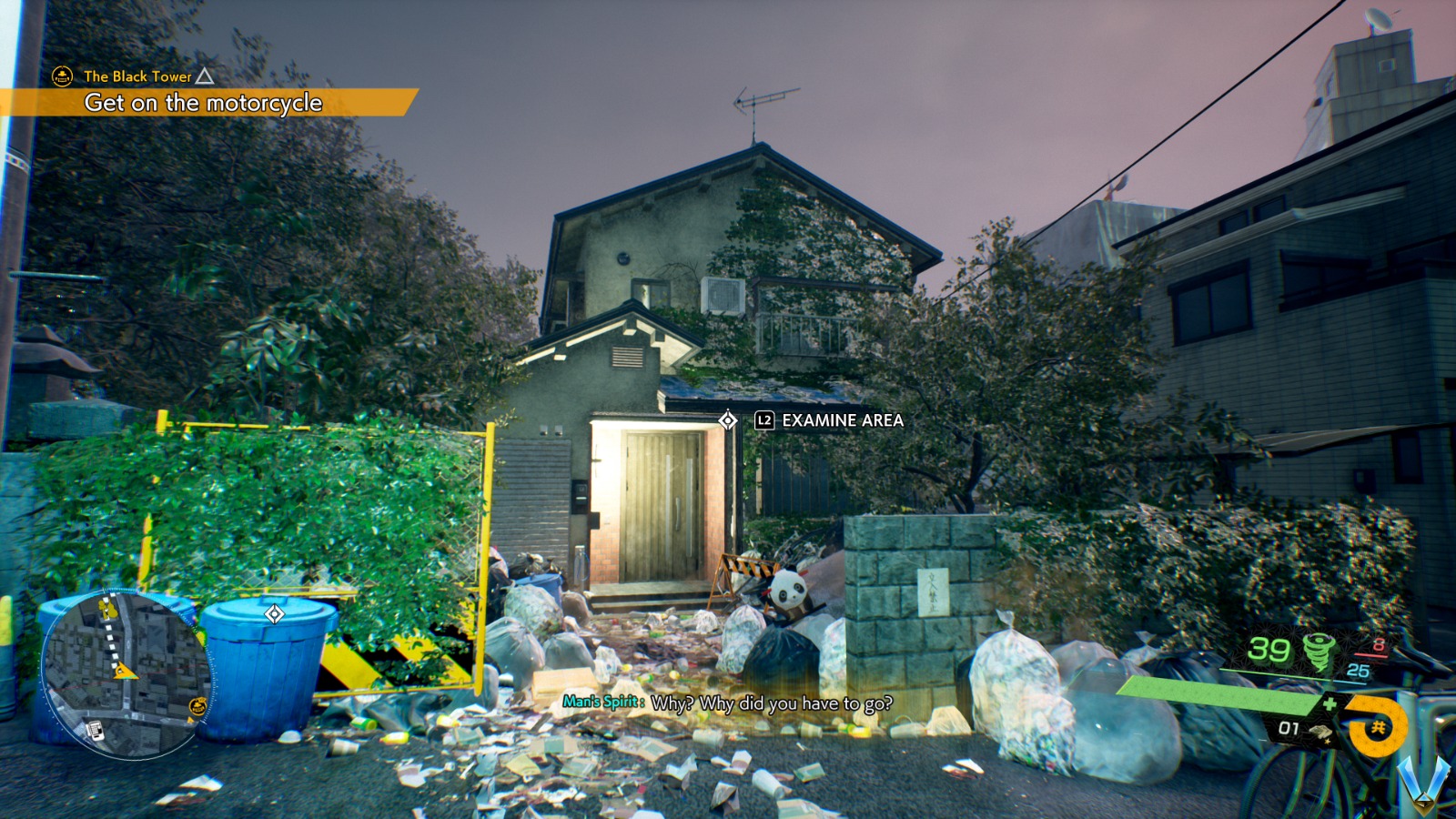Toggle the diamond reticle beside Examine Area

coord(727,421)
